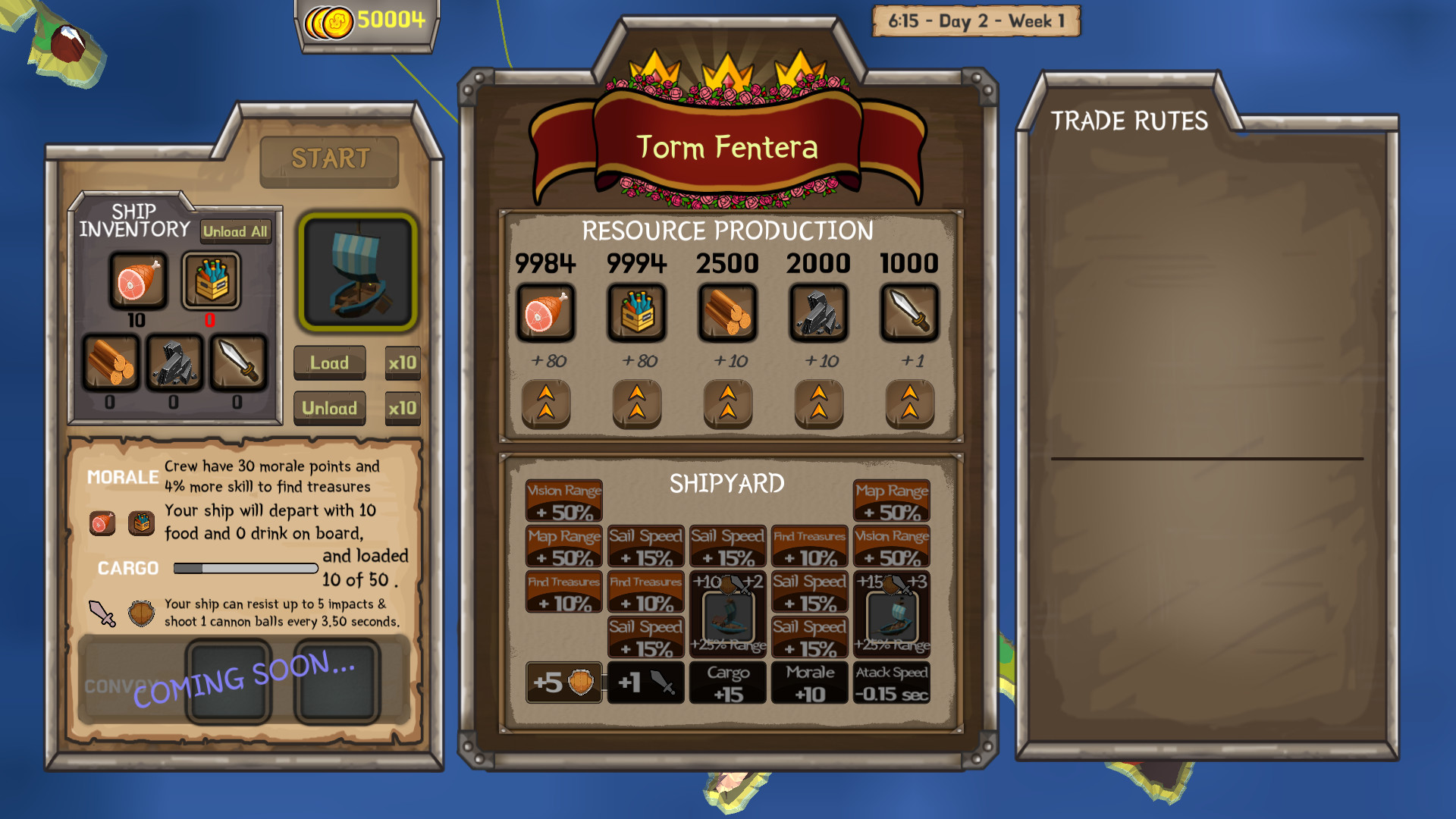Select the sword resource icon producing 1000
Screen dimensions: 1456x819
tap(909, 313)
